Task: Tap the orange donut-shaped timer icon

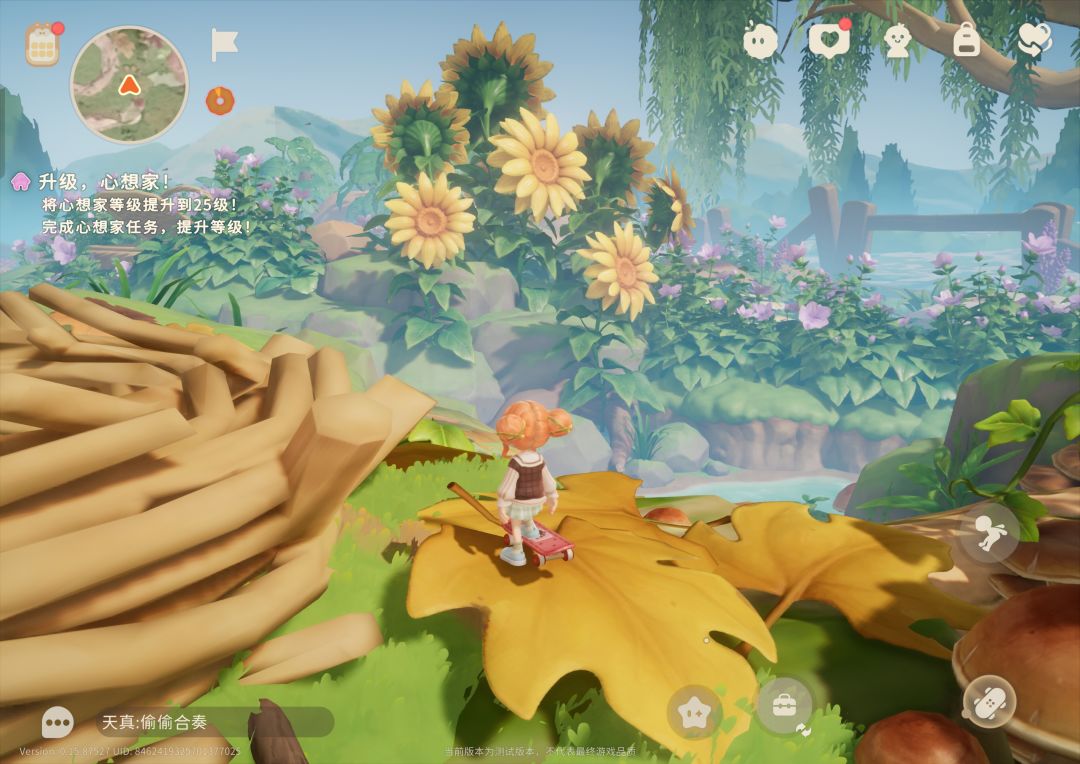Action: click(219, 100)
